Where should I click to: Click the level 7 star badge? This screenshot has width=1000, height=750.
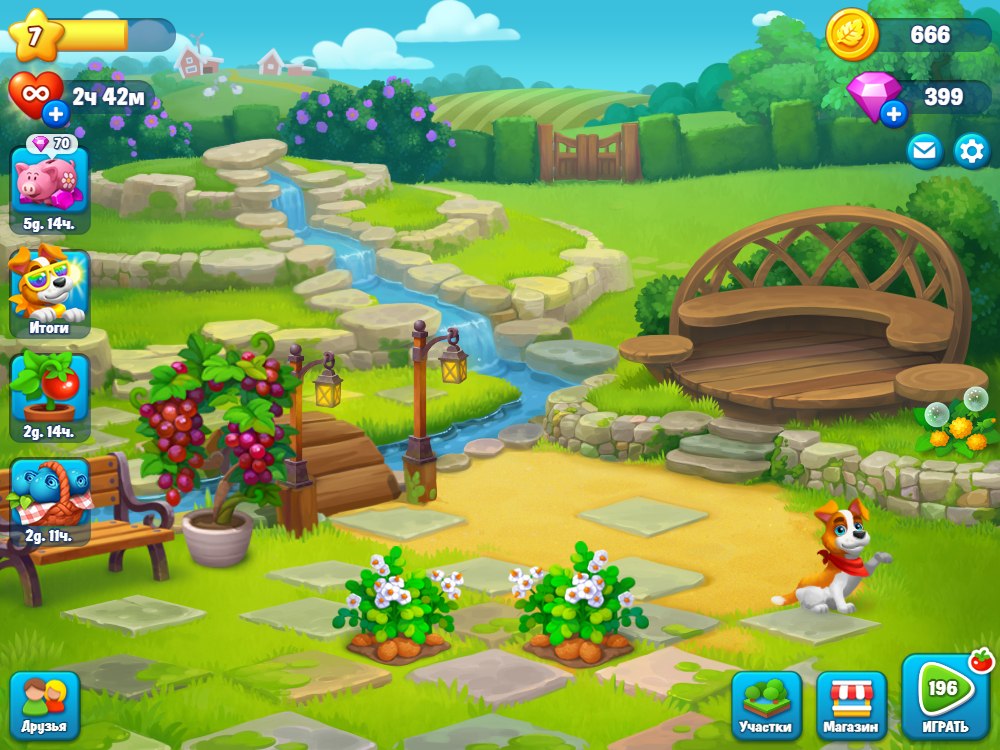[x=36, y=37]
